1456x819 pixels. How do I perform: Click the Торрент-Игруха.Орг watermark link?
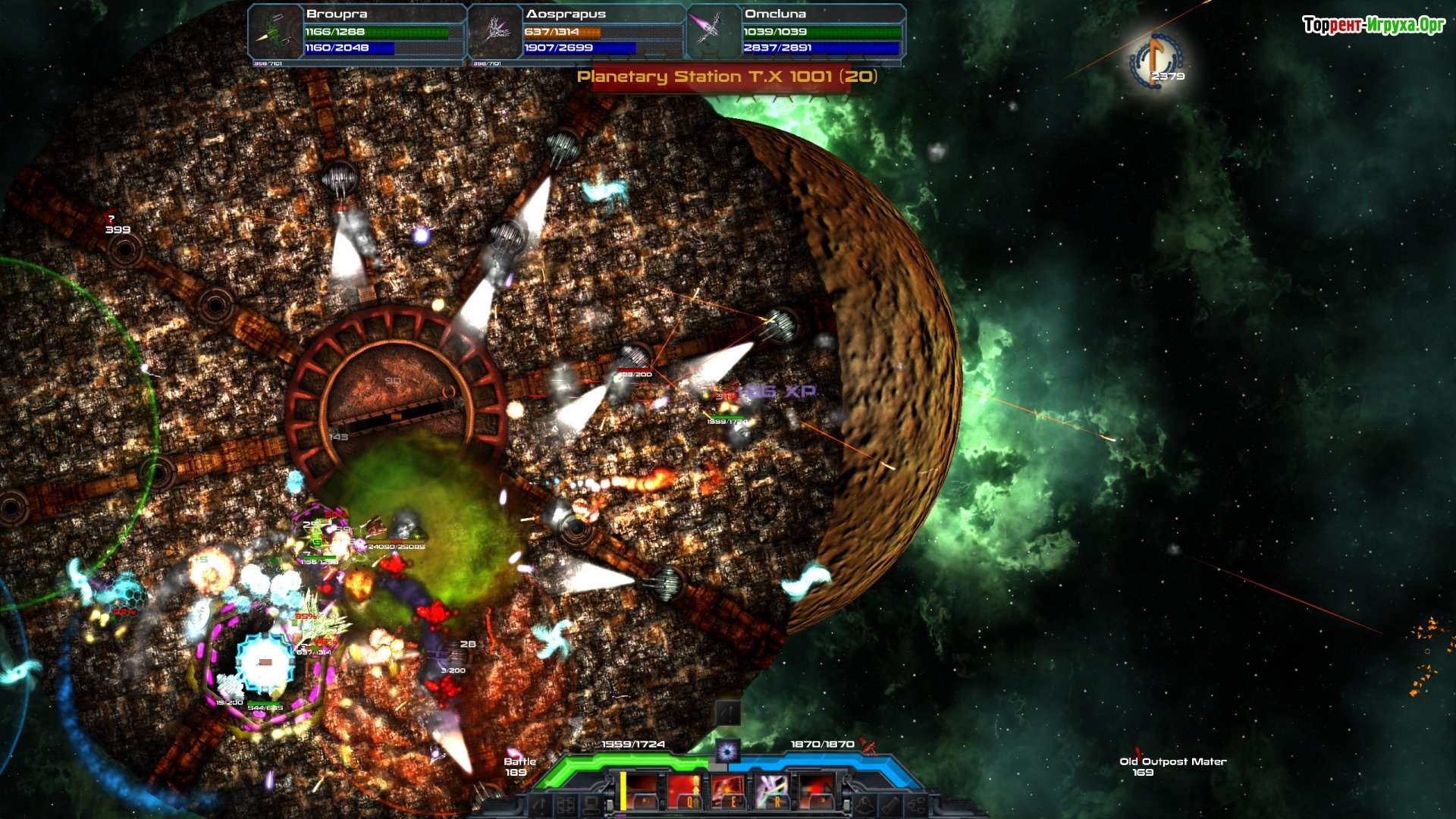tap(1373, 25)
